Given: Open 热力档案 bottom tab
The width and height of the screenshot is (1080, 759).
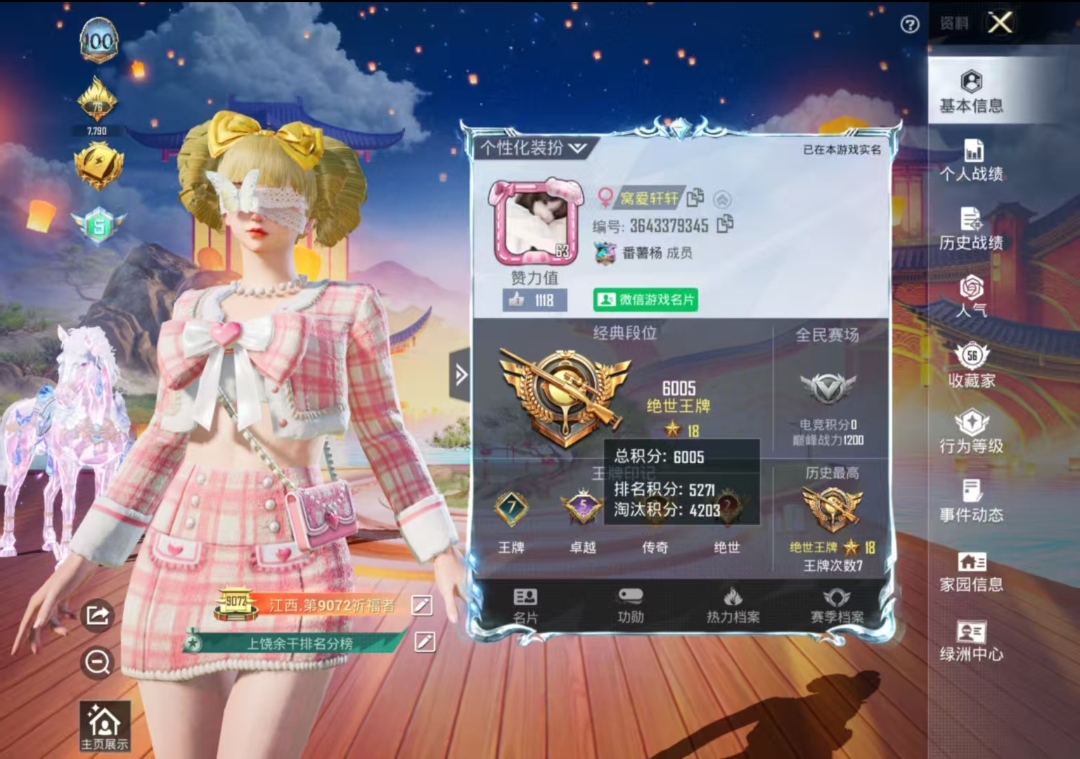Looking at the screenshot, I should (733, 606).
